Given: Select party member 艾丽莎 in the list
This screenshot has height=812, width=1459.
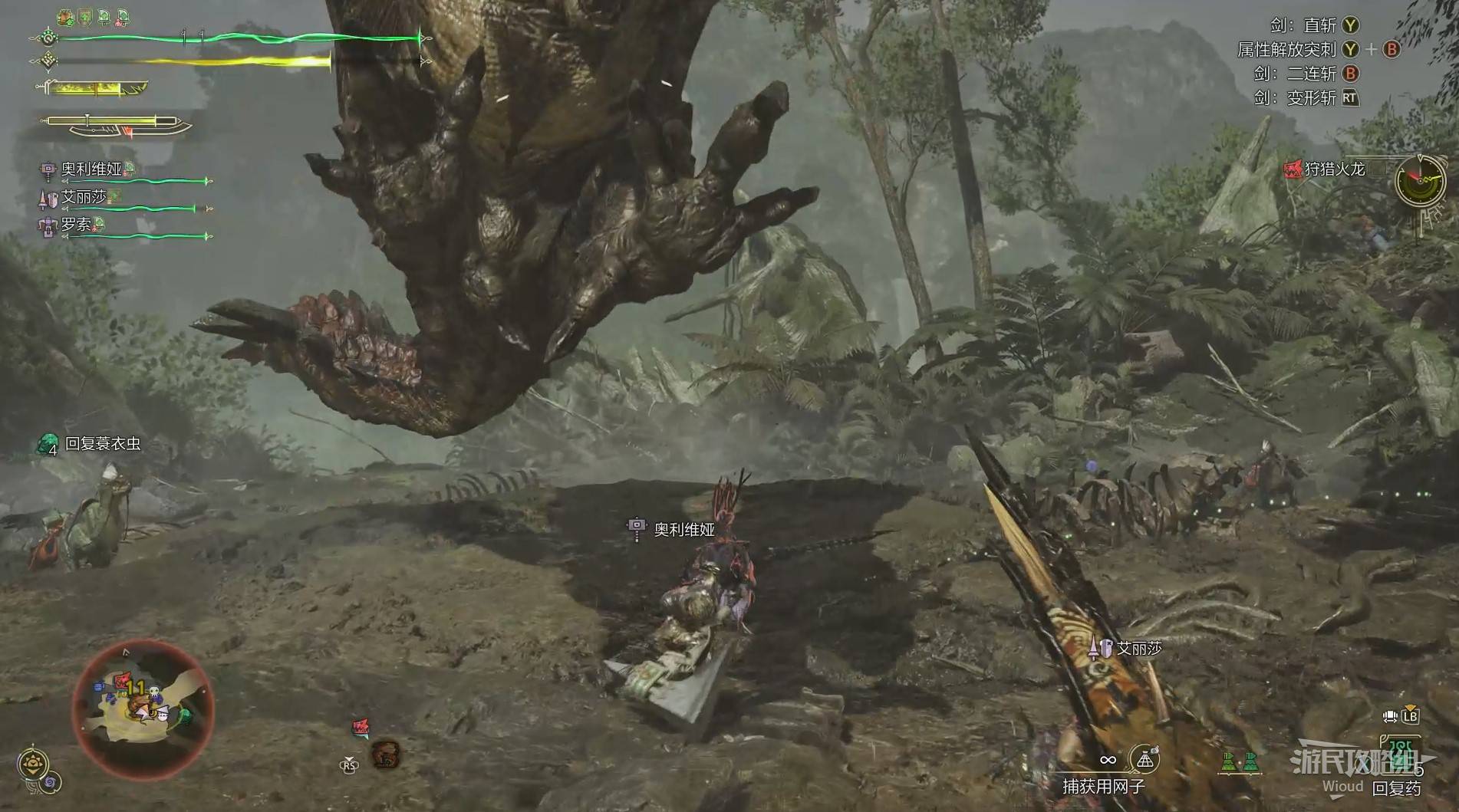Looking at the screenshot, I should [84, 197].
